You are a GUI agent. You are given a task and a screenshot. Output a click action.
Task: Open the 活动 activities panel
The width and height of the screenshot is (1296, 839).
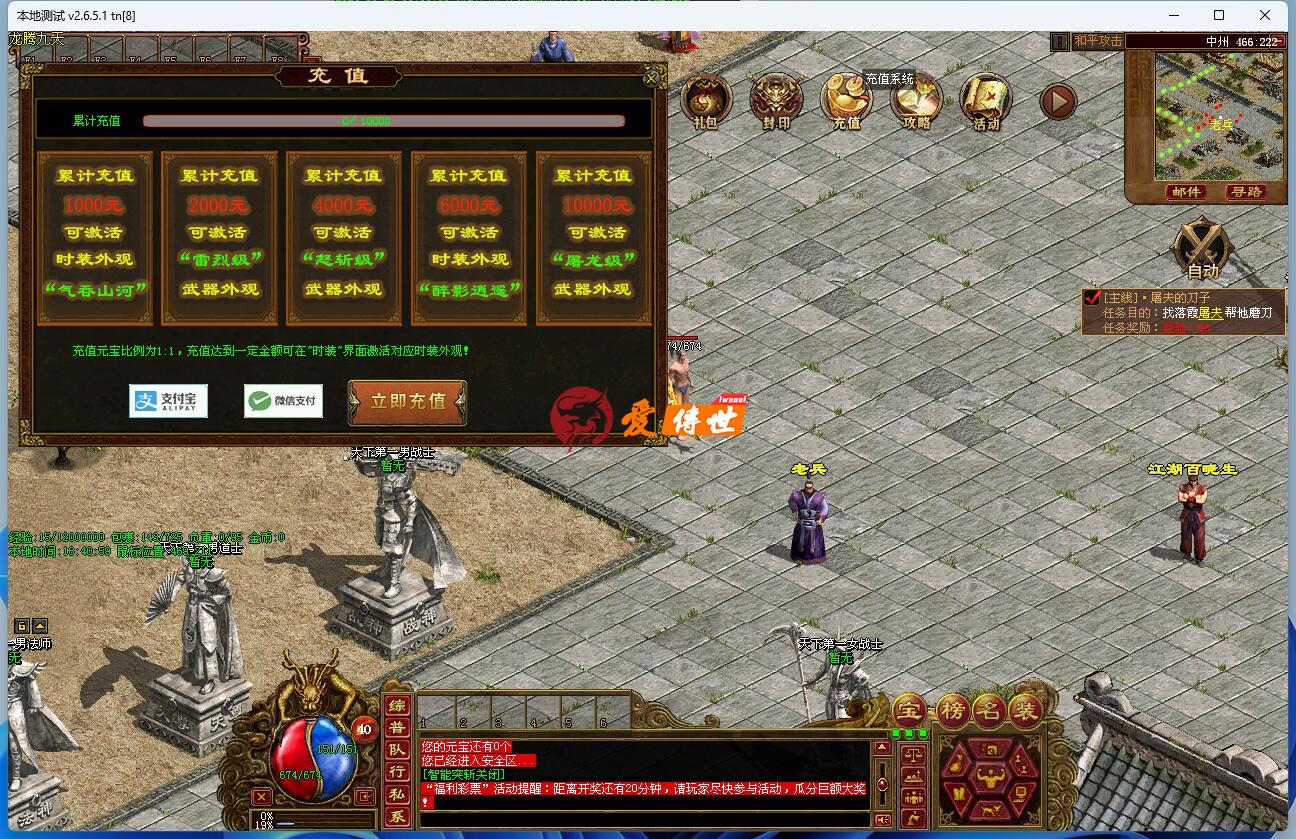click(x=986, y=100)
